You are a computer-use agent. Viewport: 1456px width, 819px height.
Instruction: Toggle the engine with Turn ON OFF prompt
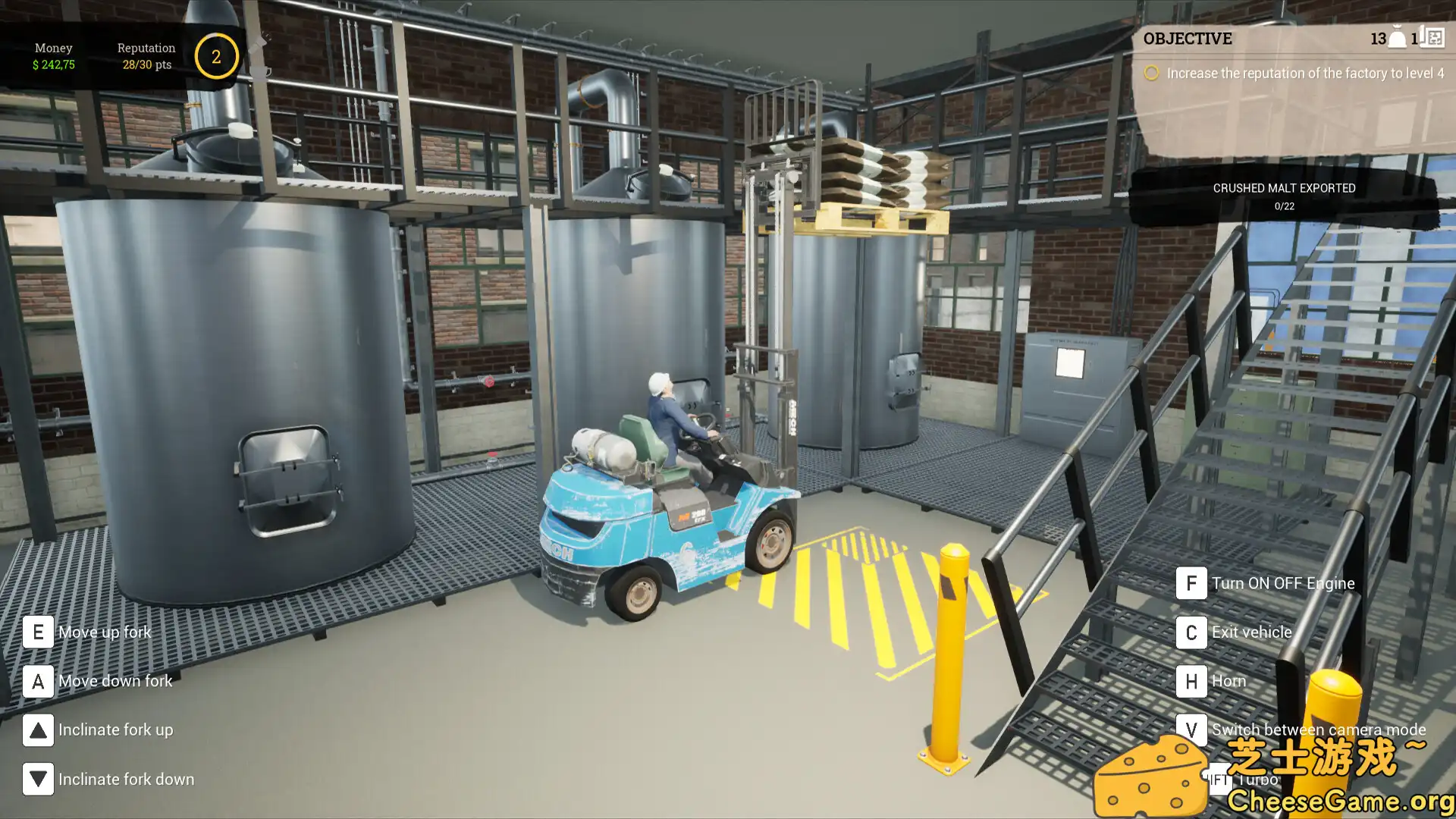click(x=1192, y=583)
